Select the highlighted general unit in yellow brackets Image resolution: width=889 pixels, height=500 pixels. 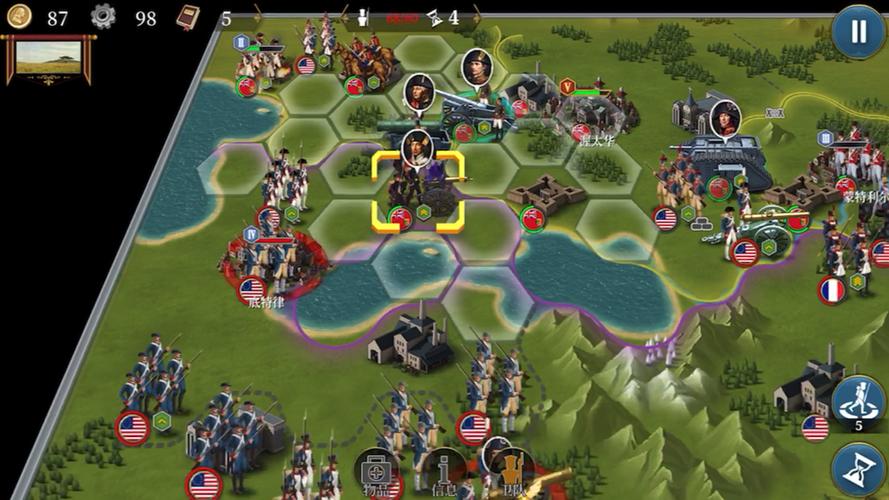click(x=419, y=191)
